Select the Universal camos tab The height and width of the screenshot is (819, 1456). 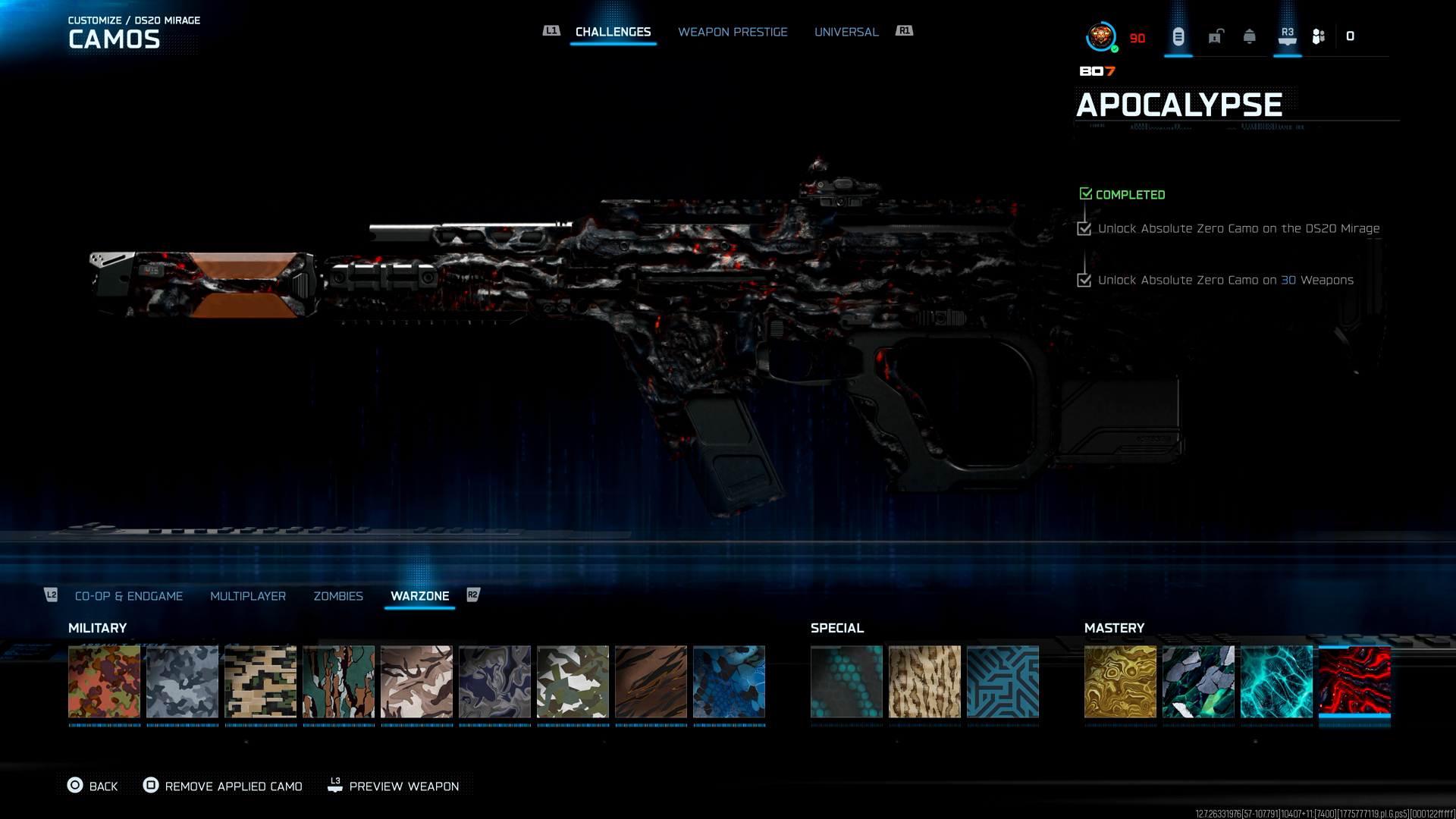coord(846,32)
